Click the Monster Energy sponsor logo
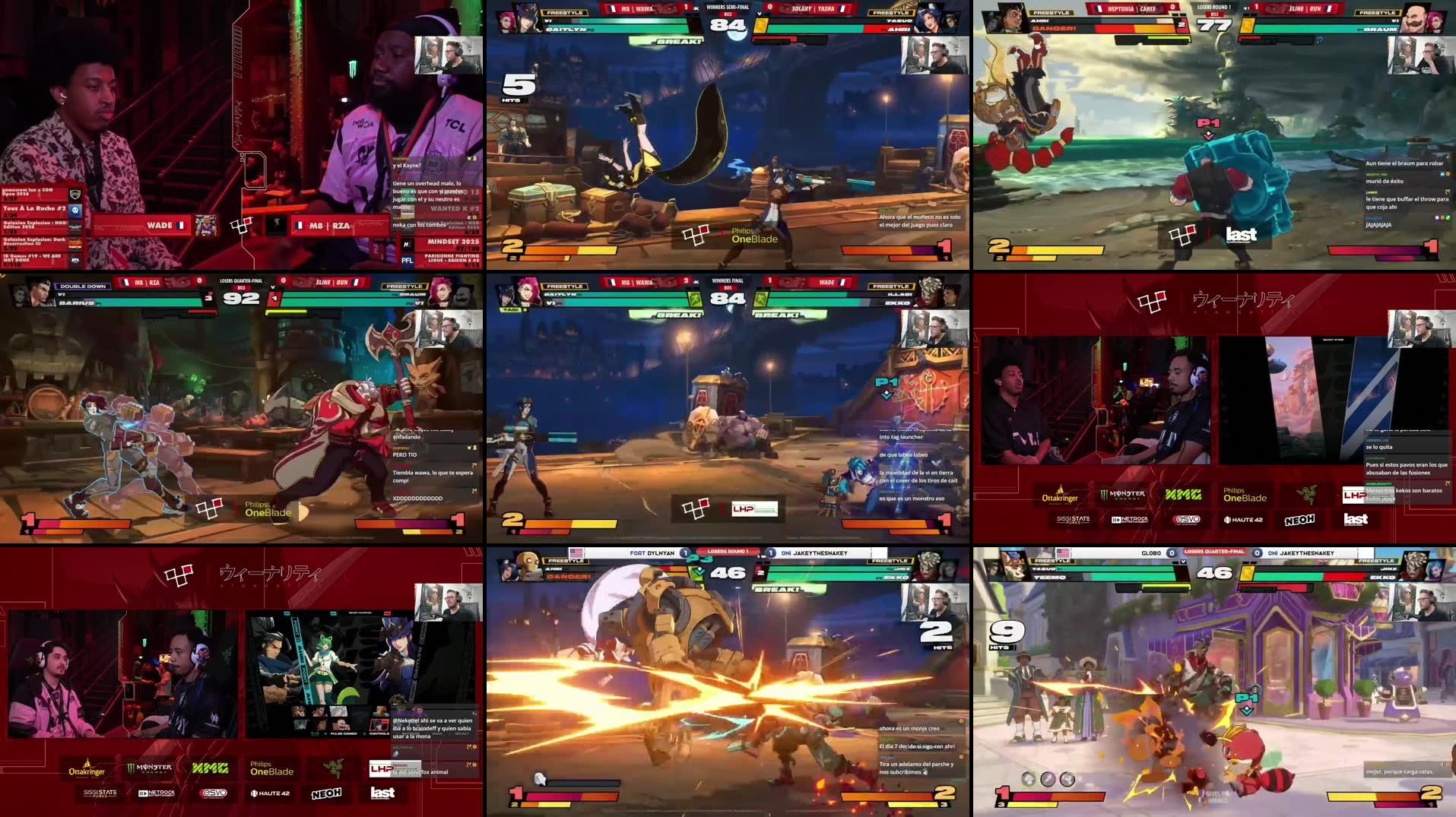 148,768
